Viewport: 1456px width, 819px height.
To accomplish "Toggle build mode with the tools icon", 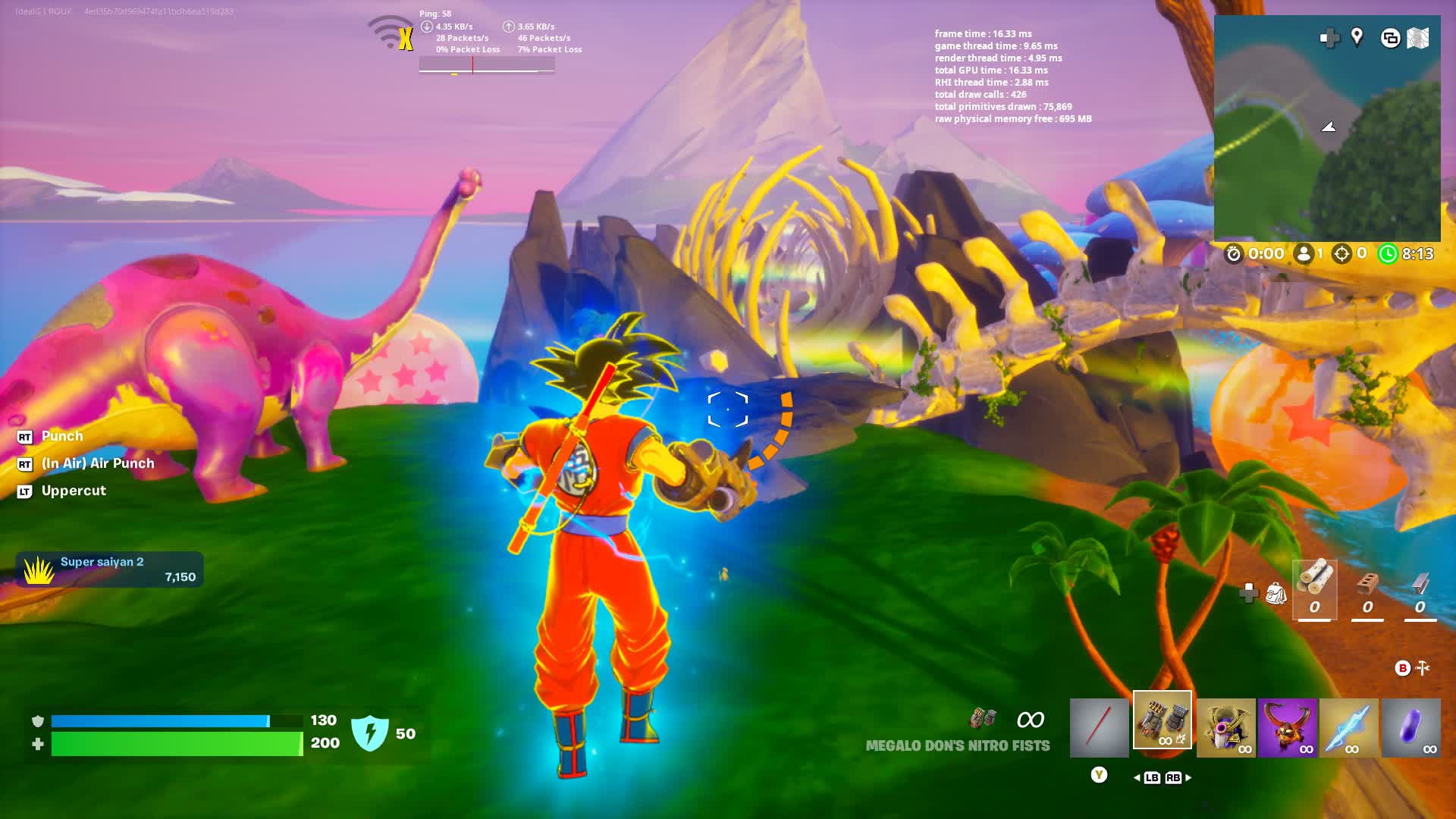I will [1423, 668].
